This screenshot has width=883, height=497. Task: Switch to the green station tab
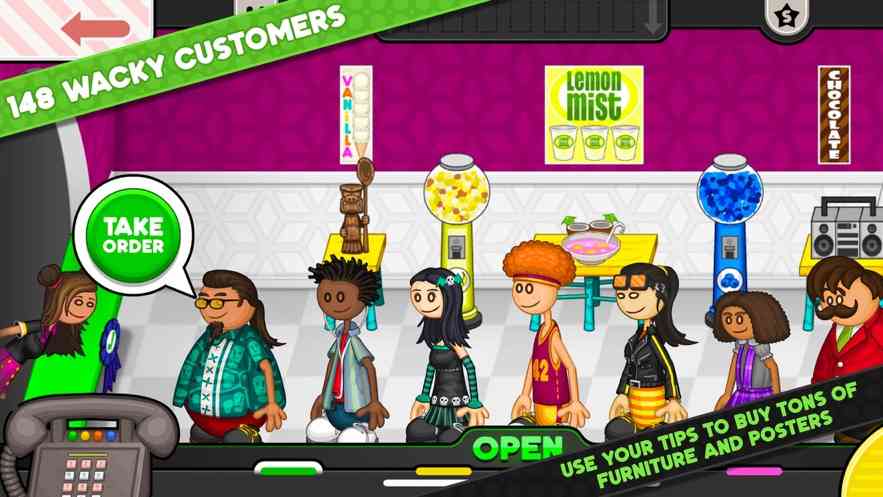tap(288, 467)
